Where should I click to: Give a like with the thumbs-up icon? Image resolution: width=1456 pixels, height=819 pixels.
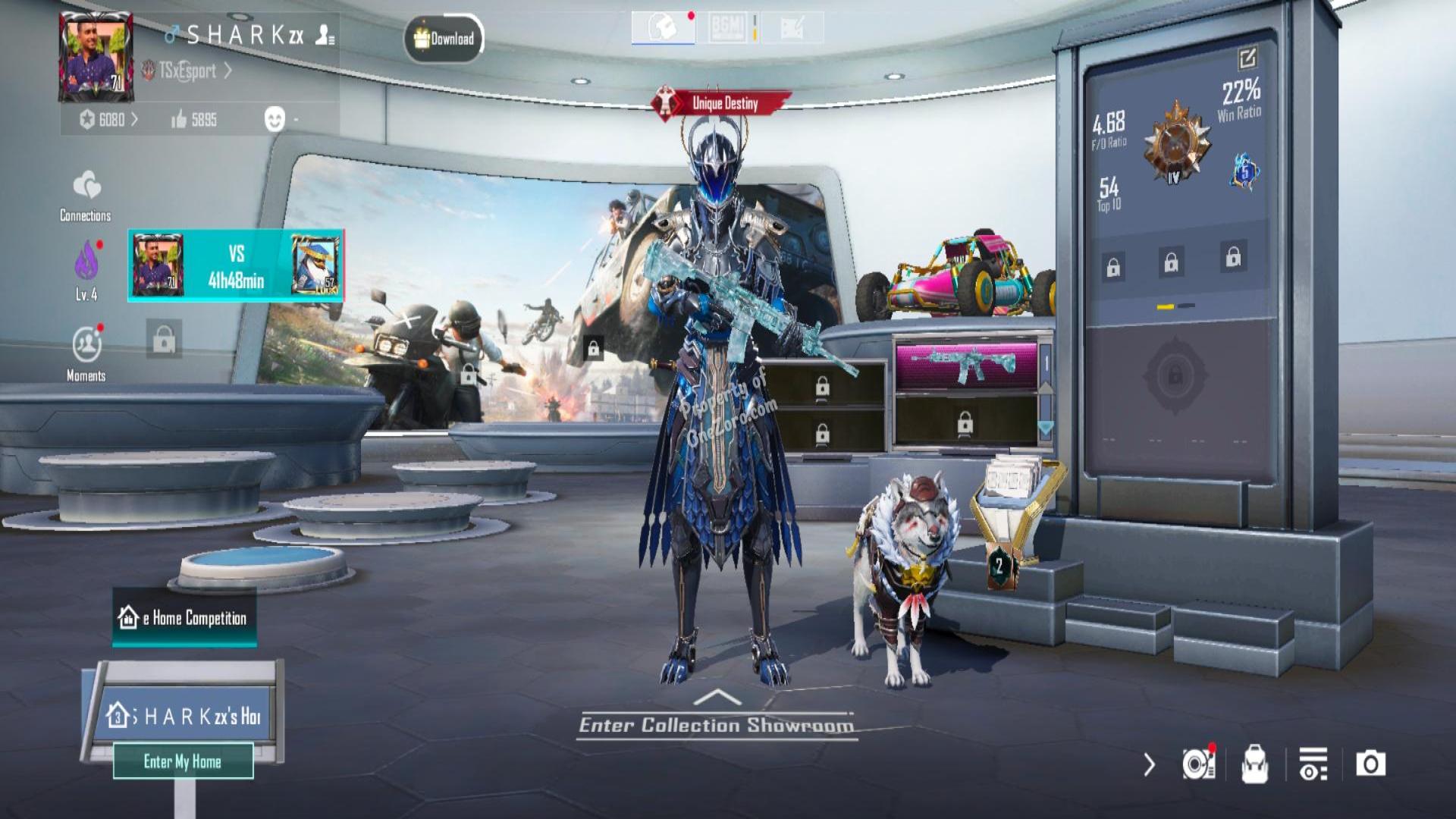pyautogui.click(x=180, y=119)
